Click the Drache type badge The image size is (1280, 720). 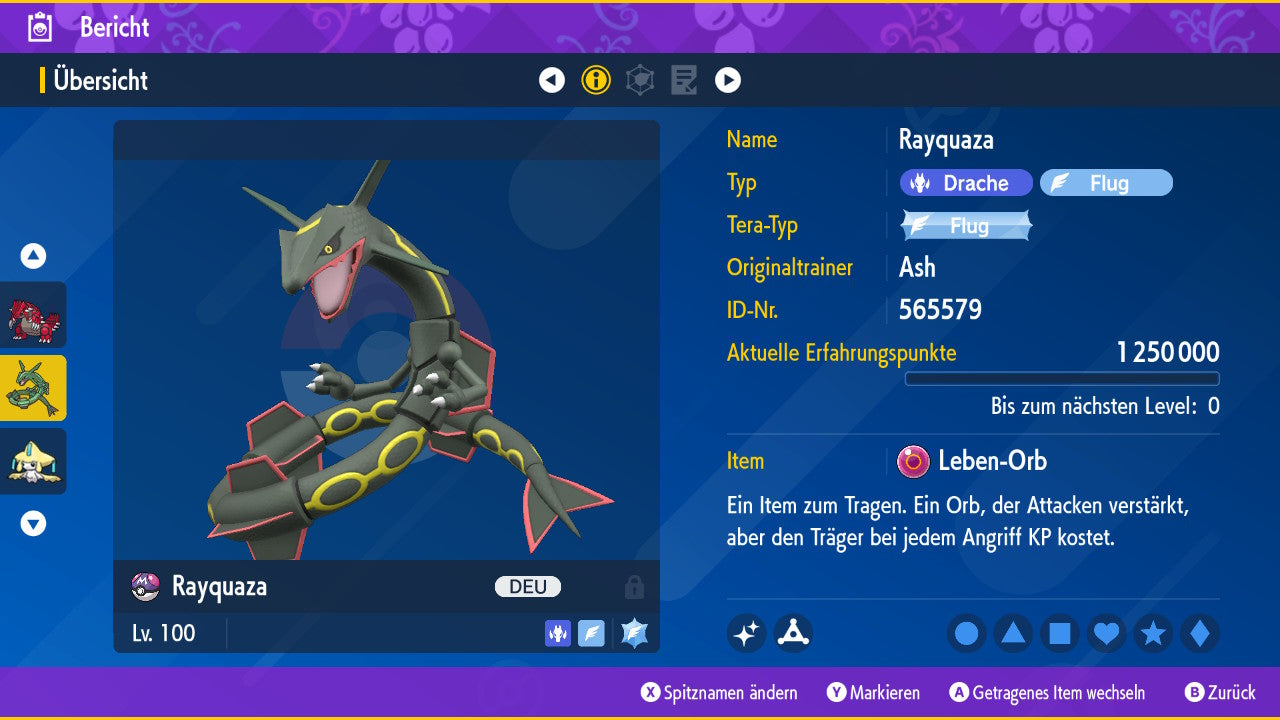pyautogui.click(x=966, y=183)
